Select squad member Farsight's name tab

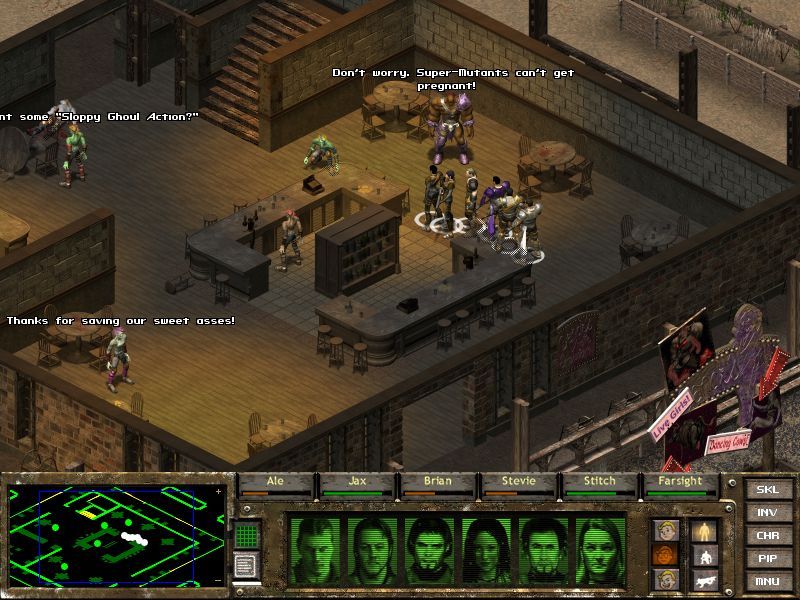(681, 482)
